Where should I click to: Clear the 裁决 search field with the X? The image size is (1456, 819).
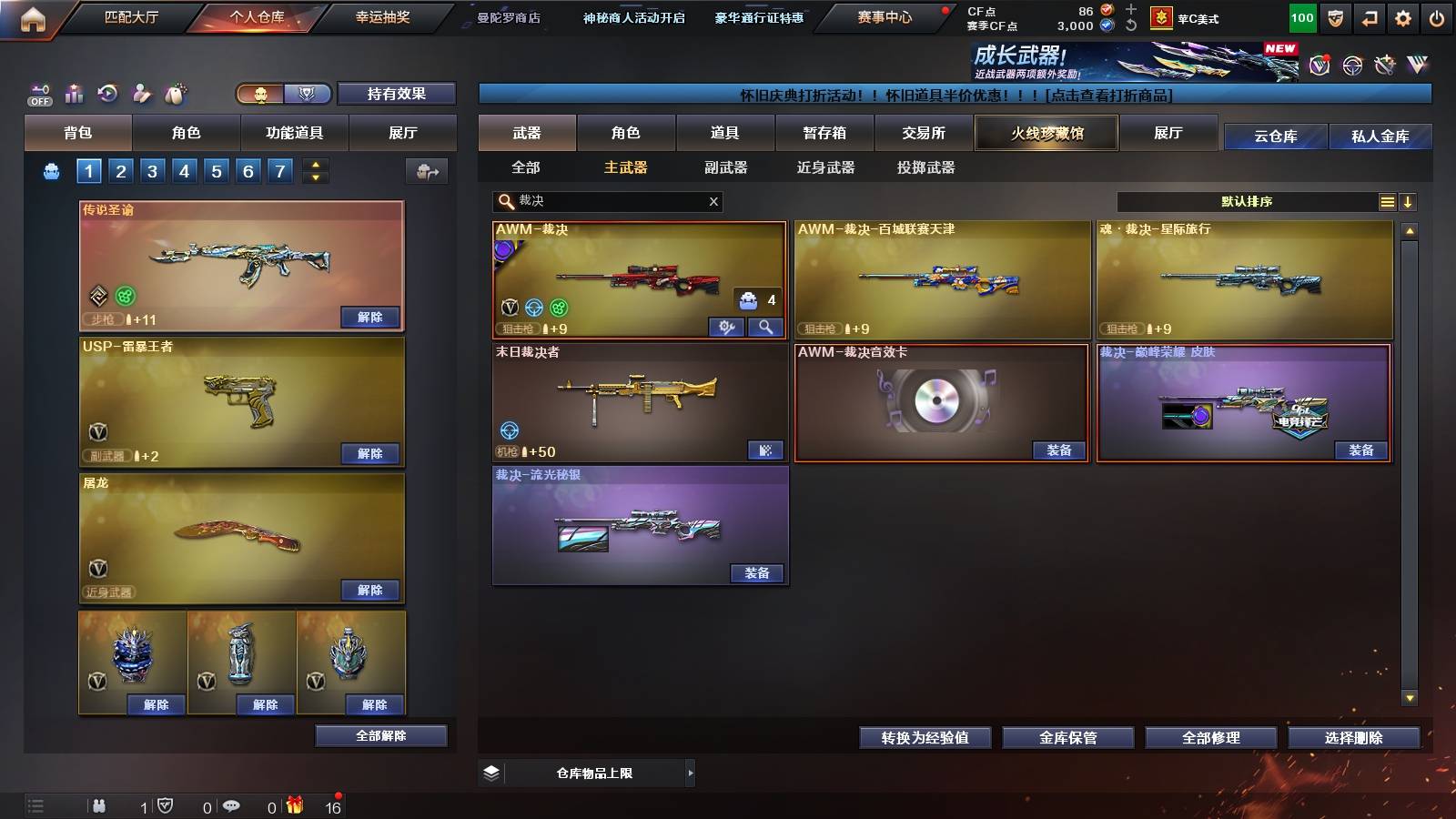[713, 201]
